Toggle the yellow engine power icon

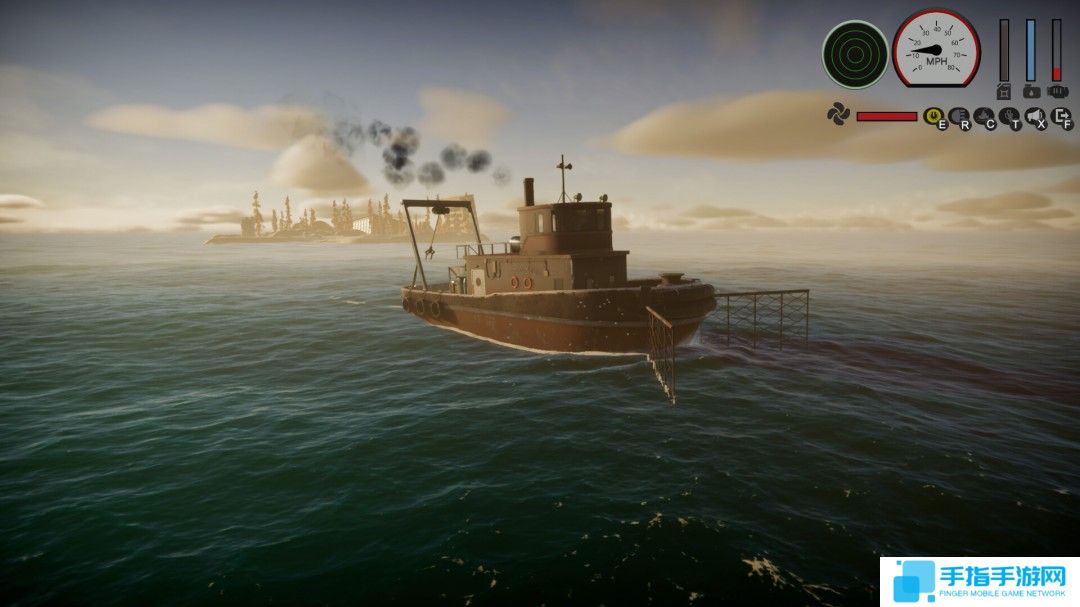tap(933, 116)
